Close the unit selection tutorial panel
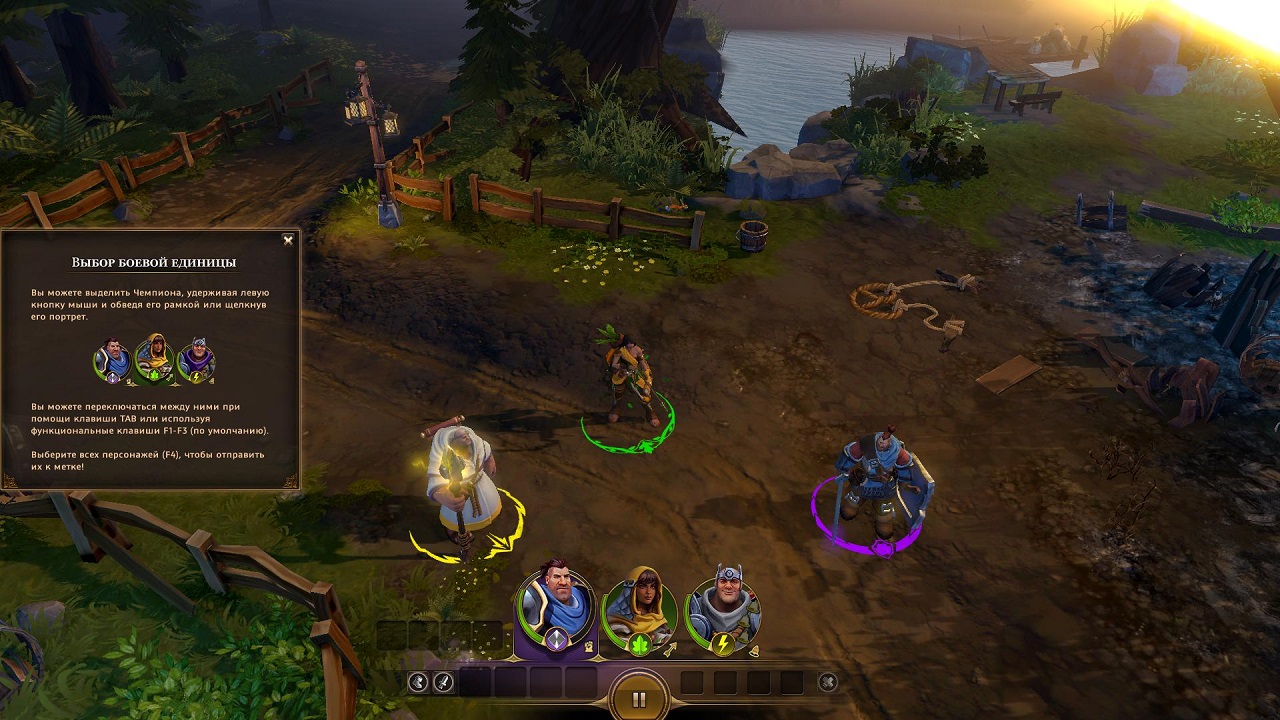This screenshot has width=1280, height=720. click(288, 240)
